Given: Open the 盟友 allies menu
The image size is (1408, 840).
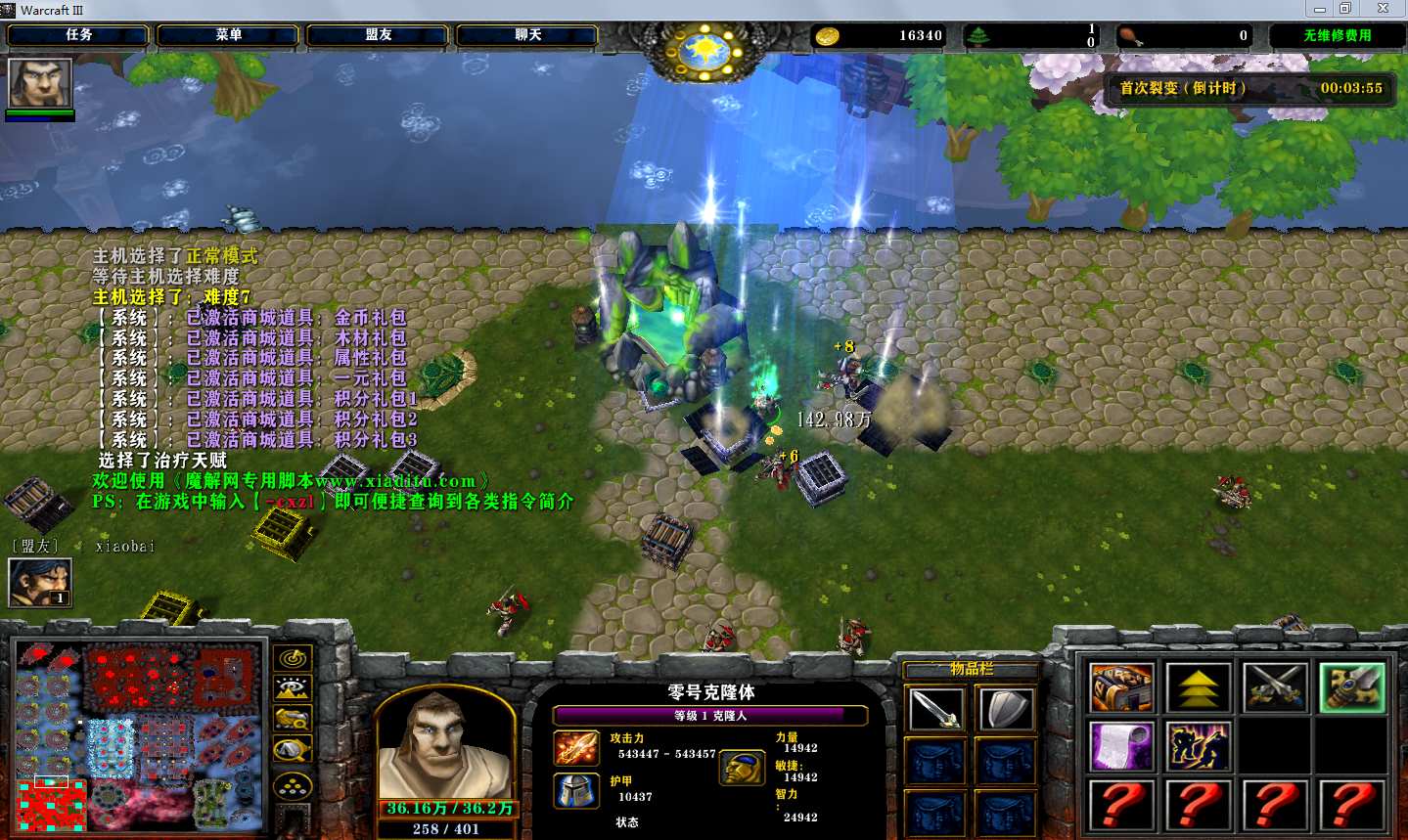Looking at the screenshot, I should pyautogui.click(x=378, y=35).
